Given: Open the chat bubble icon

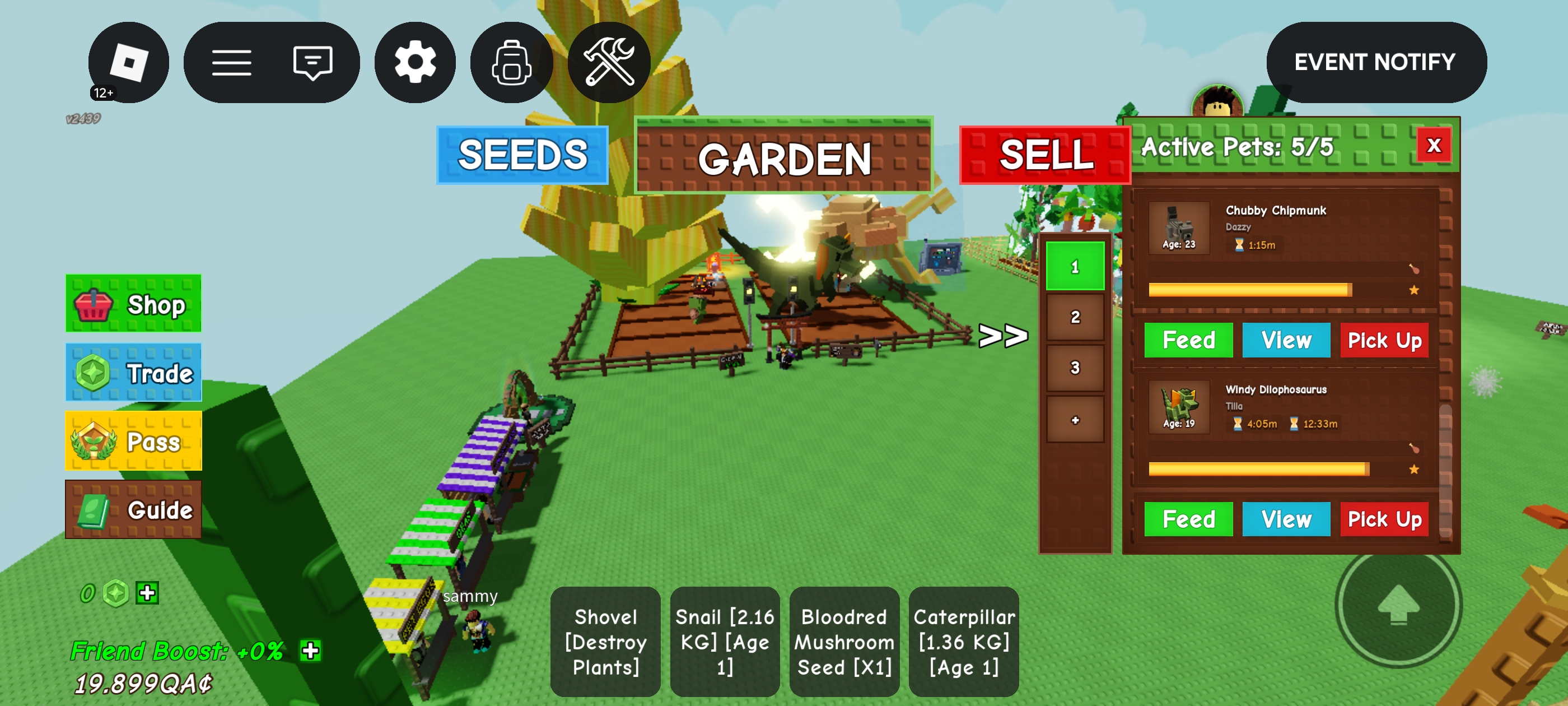Looking at the screenshot, I should 312,62.
